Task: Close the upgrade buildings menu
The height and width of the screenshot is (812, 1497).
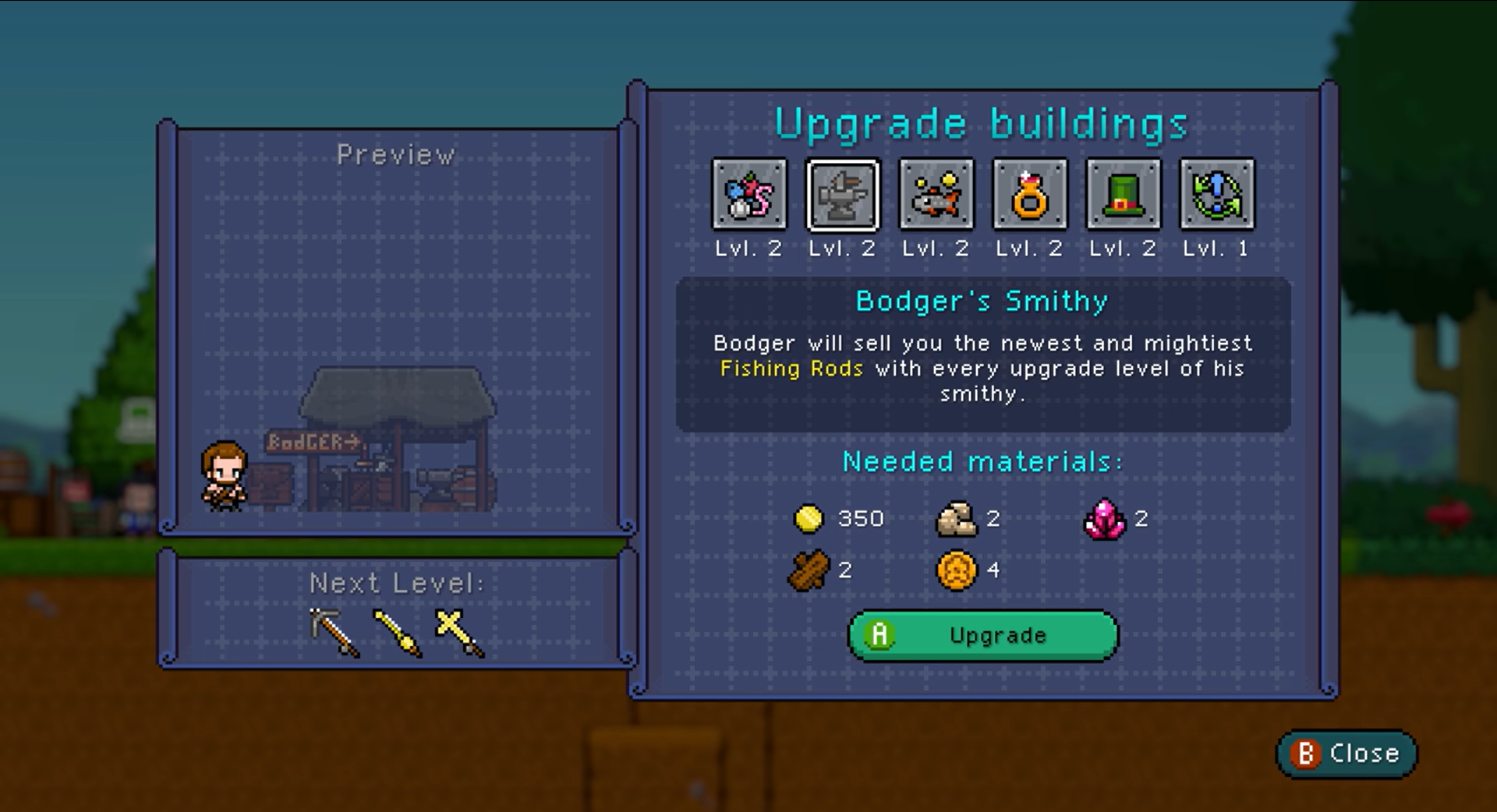Action: click(x=1347, y=754)
